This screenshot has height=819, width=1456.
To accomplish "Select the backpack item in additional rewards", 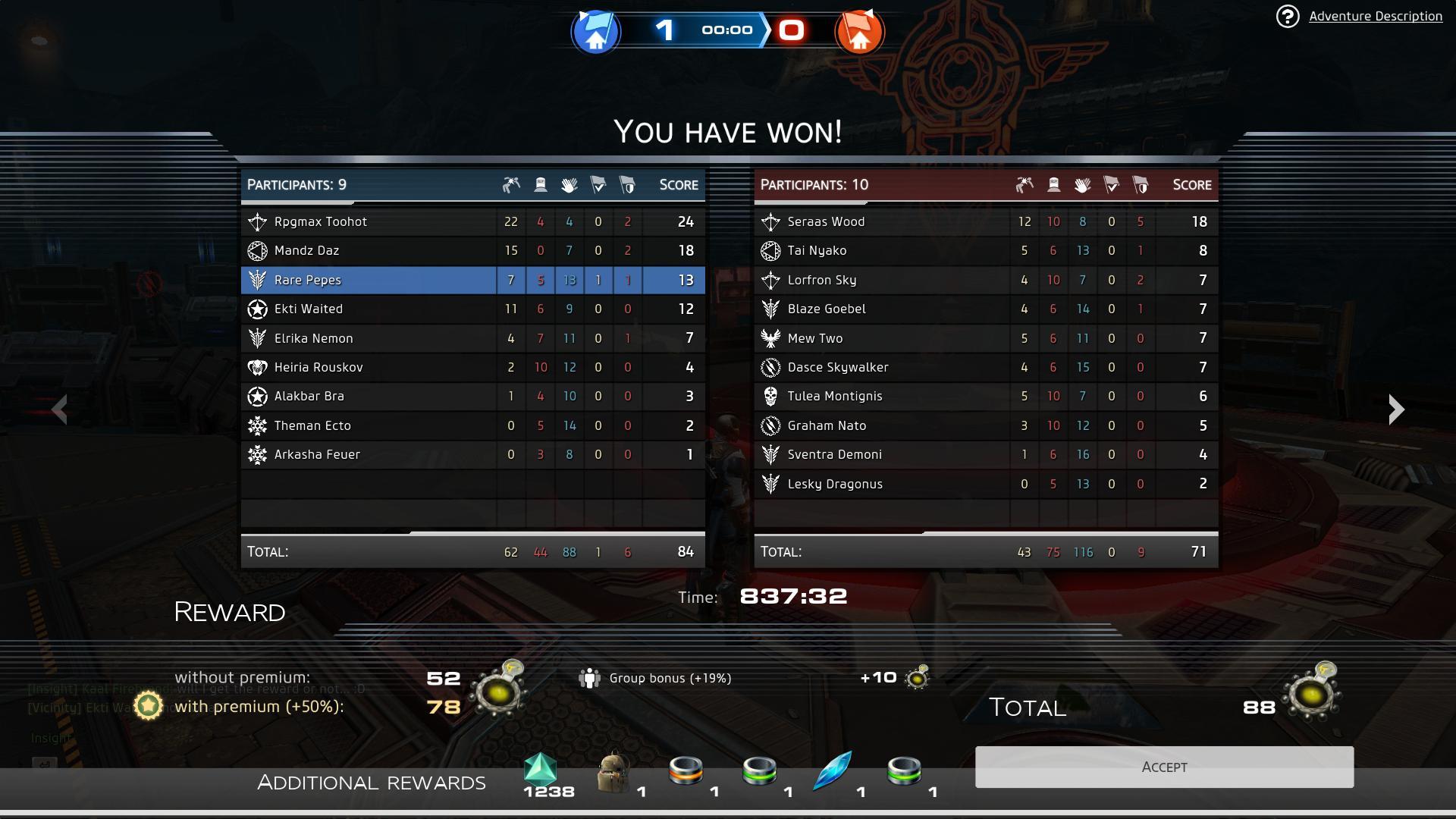I will point(613,770).
